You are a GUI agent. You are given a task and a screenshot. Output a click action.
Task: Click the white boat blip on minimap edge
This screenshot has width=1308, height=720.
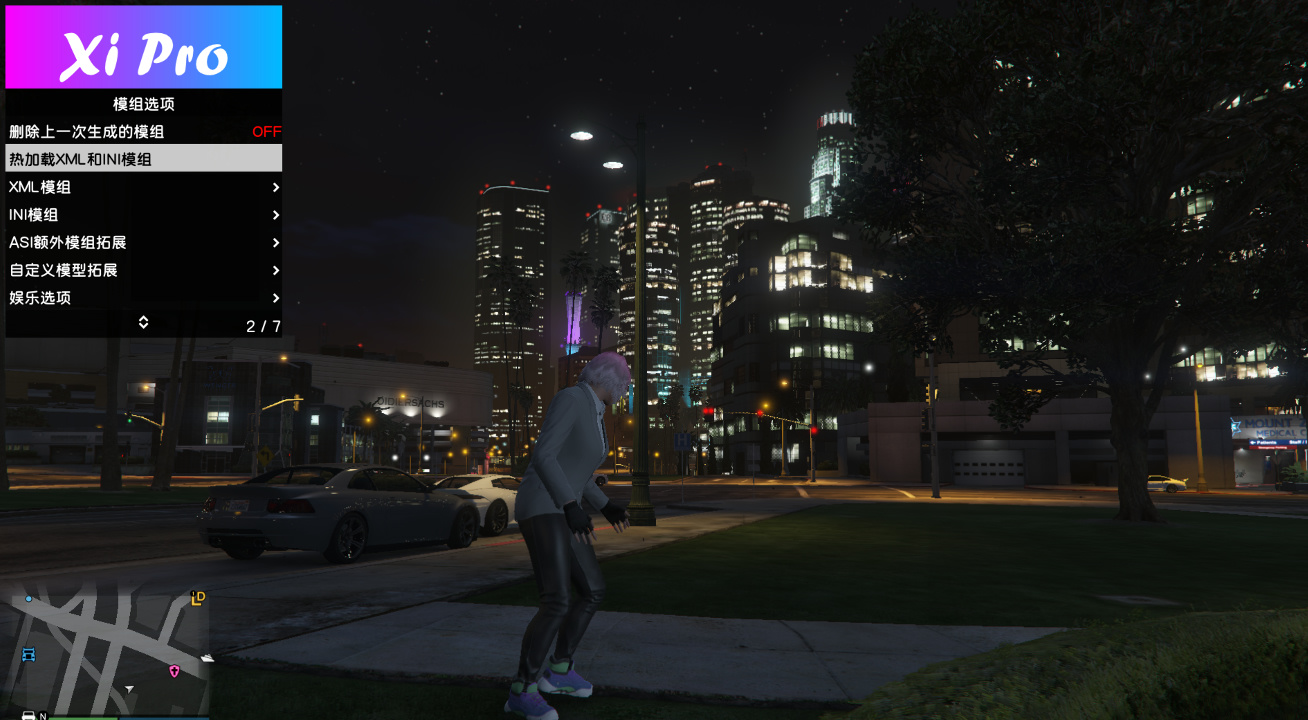click(x=207, y=658)
